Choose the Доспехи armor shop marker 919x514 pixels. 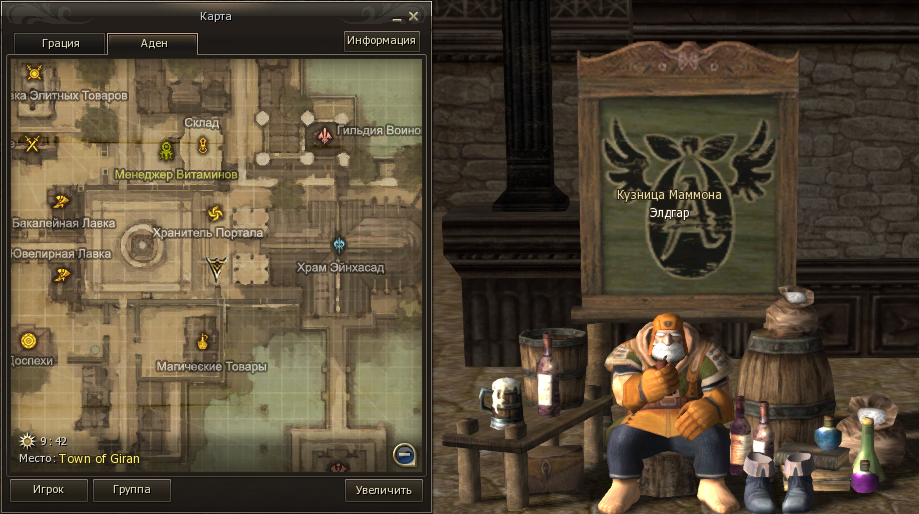point(28,341)
